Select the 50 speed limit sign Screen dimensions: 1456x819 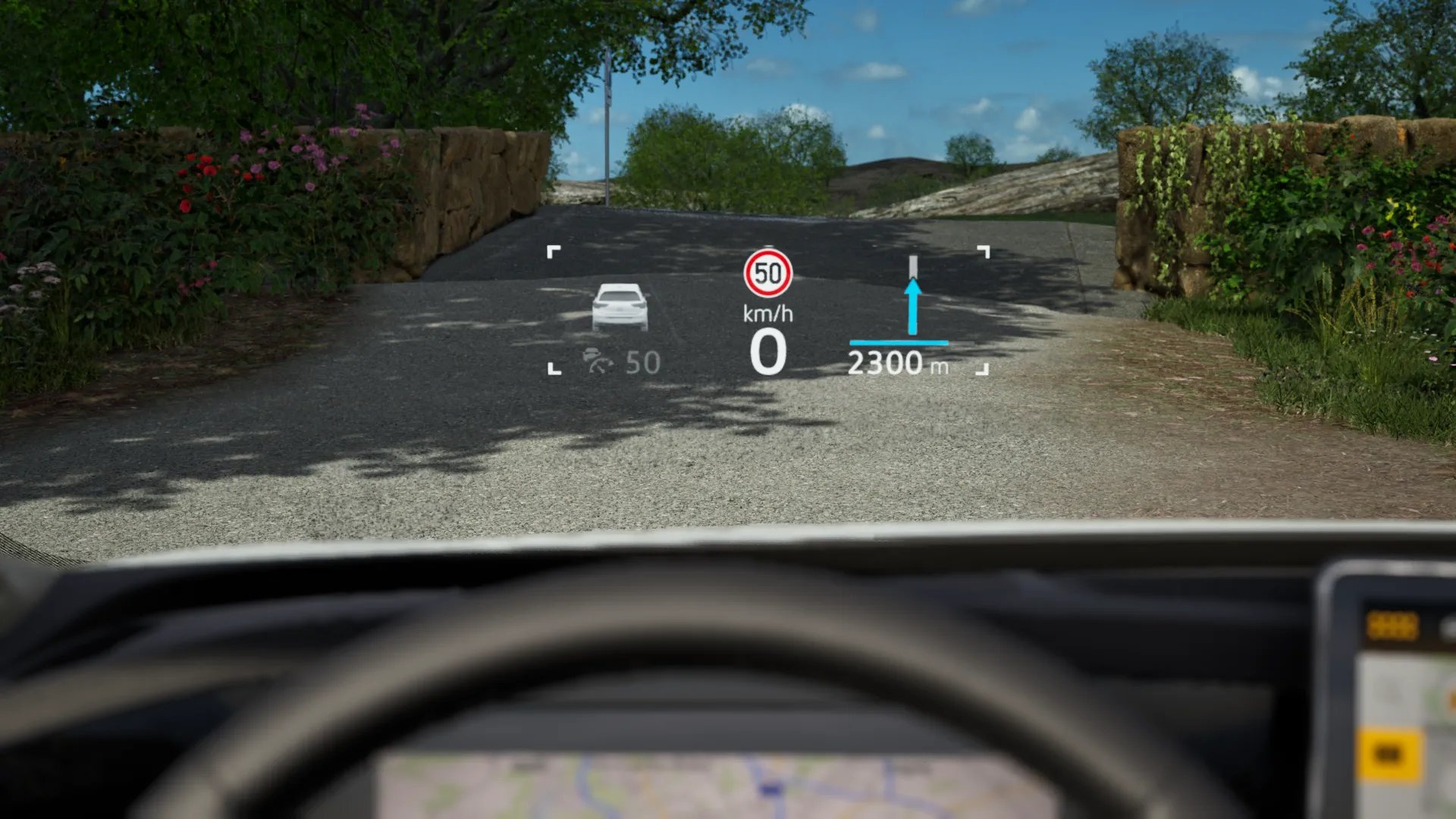click(767, 273)
